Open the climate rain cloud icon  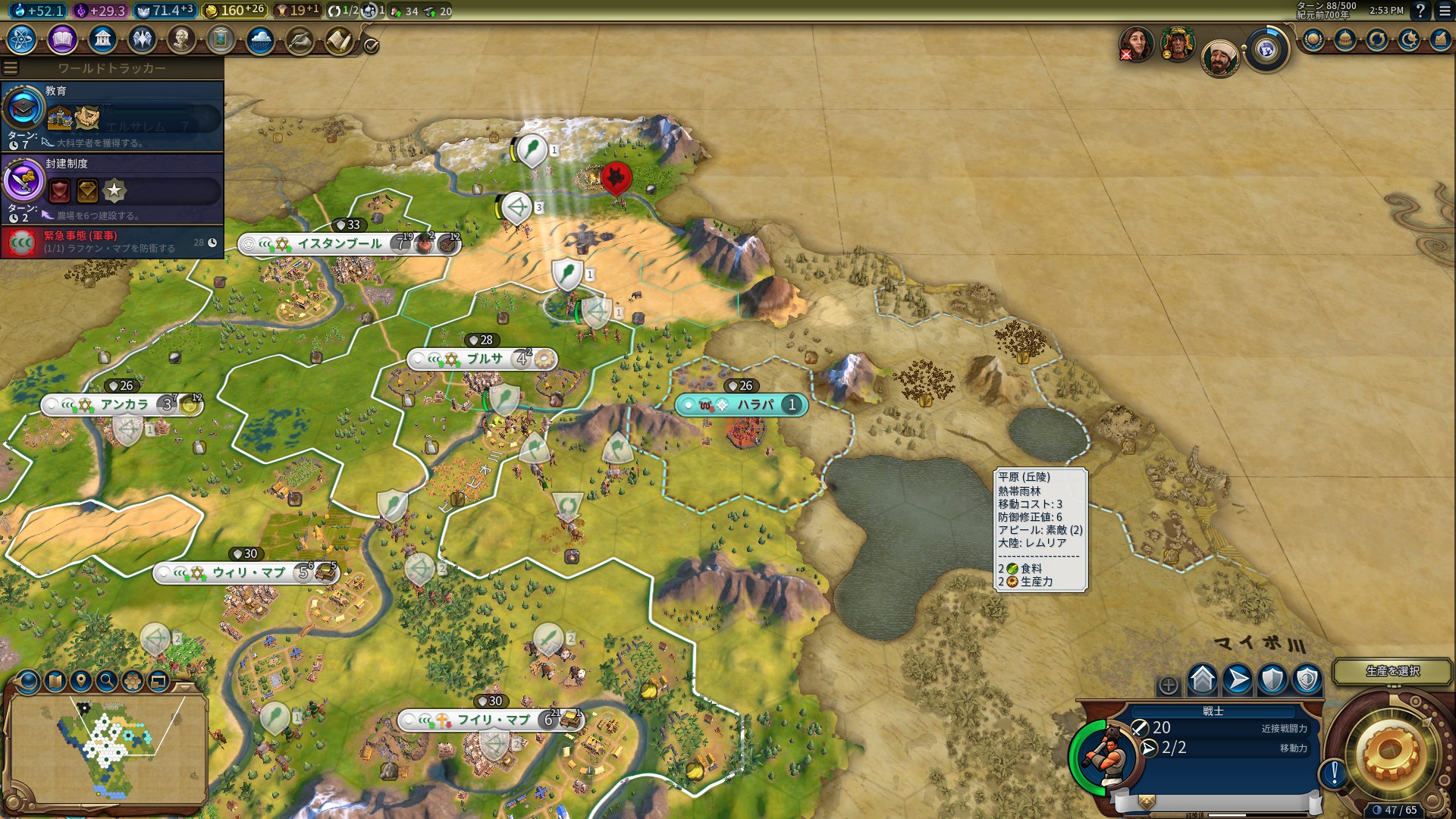pyautogui.click(x=260, y=39)
